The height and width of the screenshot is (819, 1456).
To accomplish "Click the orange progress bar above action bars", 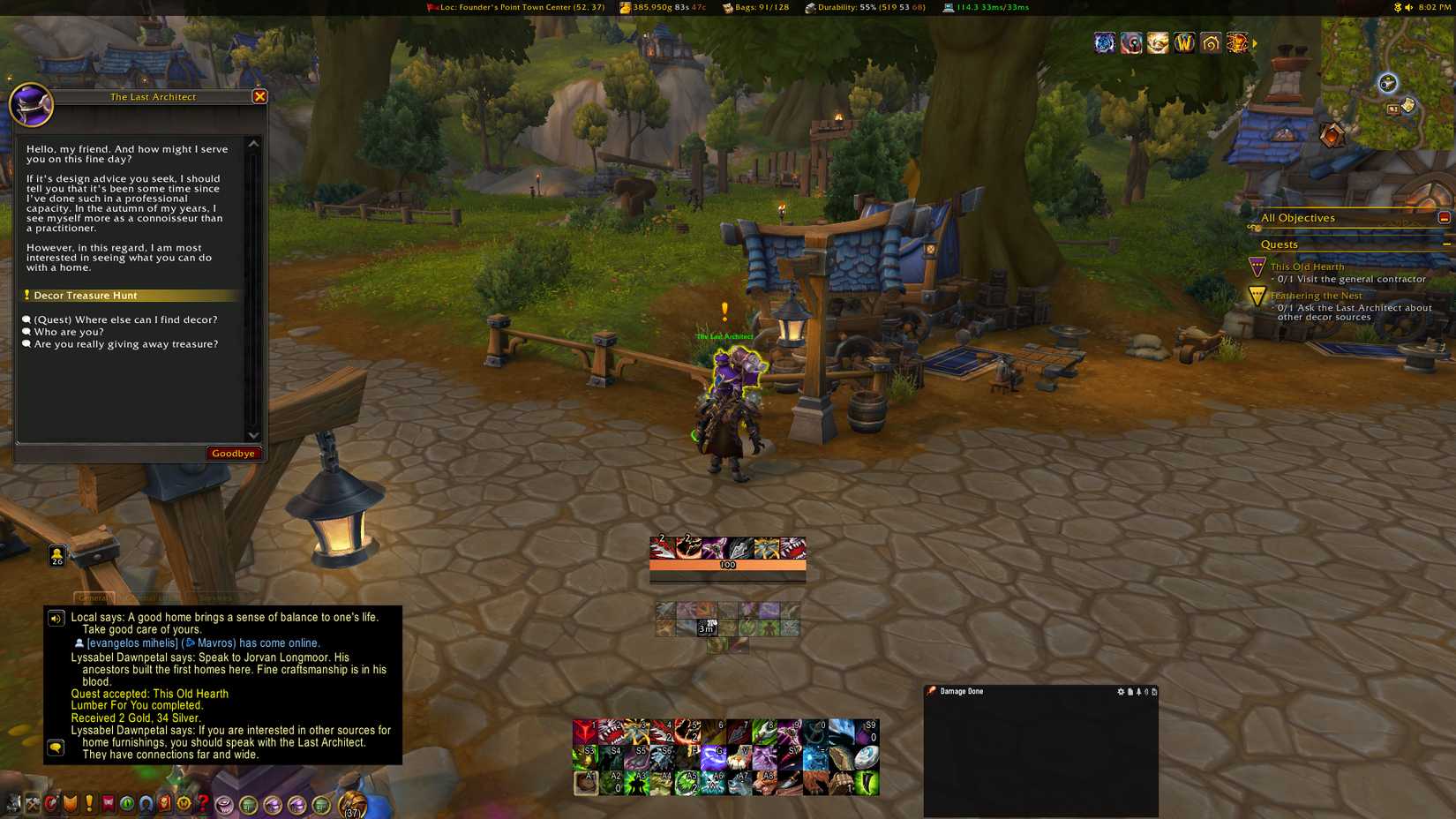I will (728, 564).
